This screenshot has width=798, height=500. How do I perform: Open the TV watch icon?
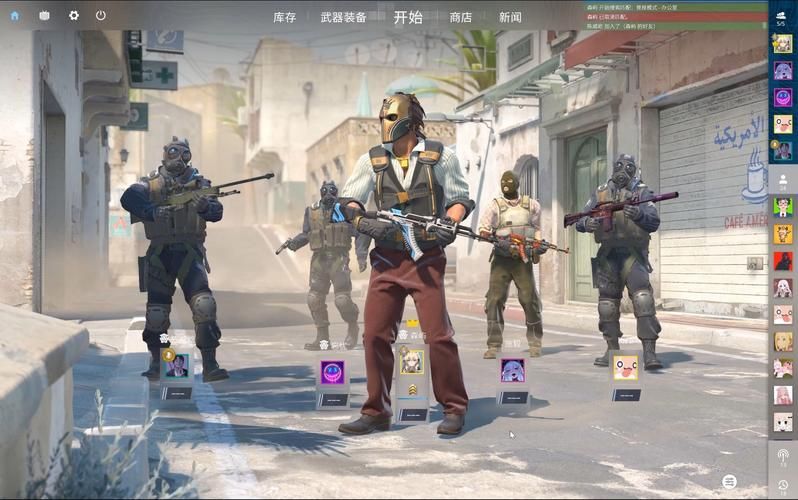coord(44,16)
